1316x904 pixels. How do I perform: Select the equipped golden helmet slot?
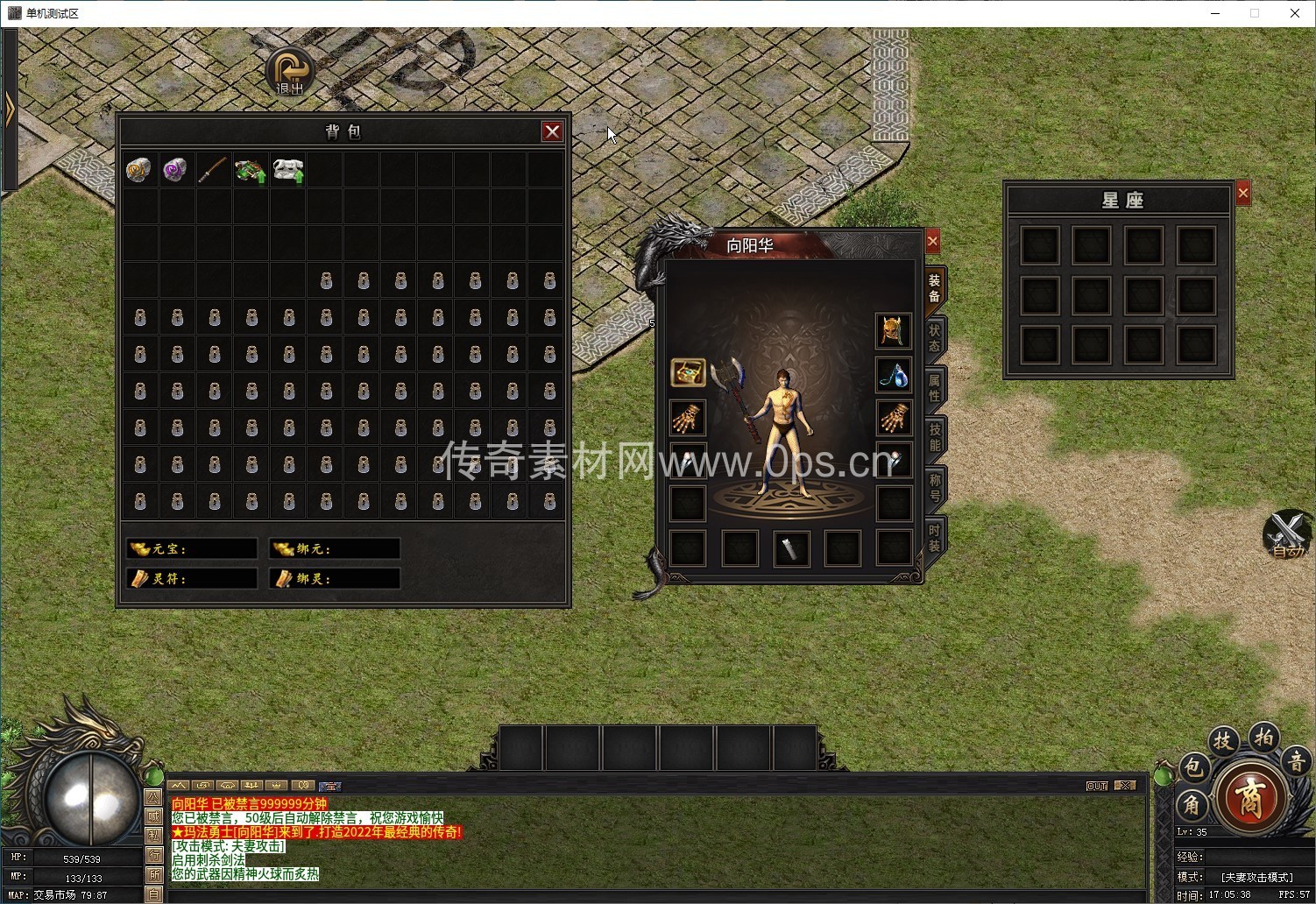893,330
